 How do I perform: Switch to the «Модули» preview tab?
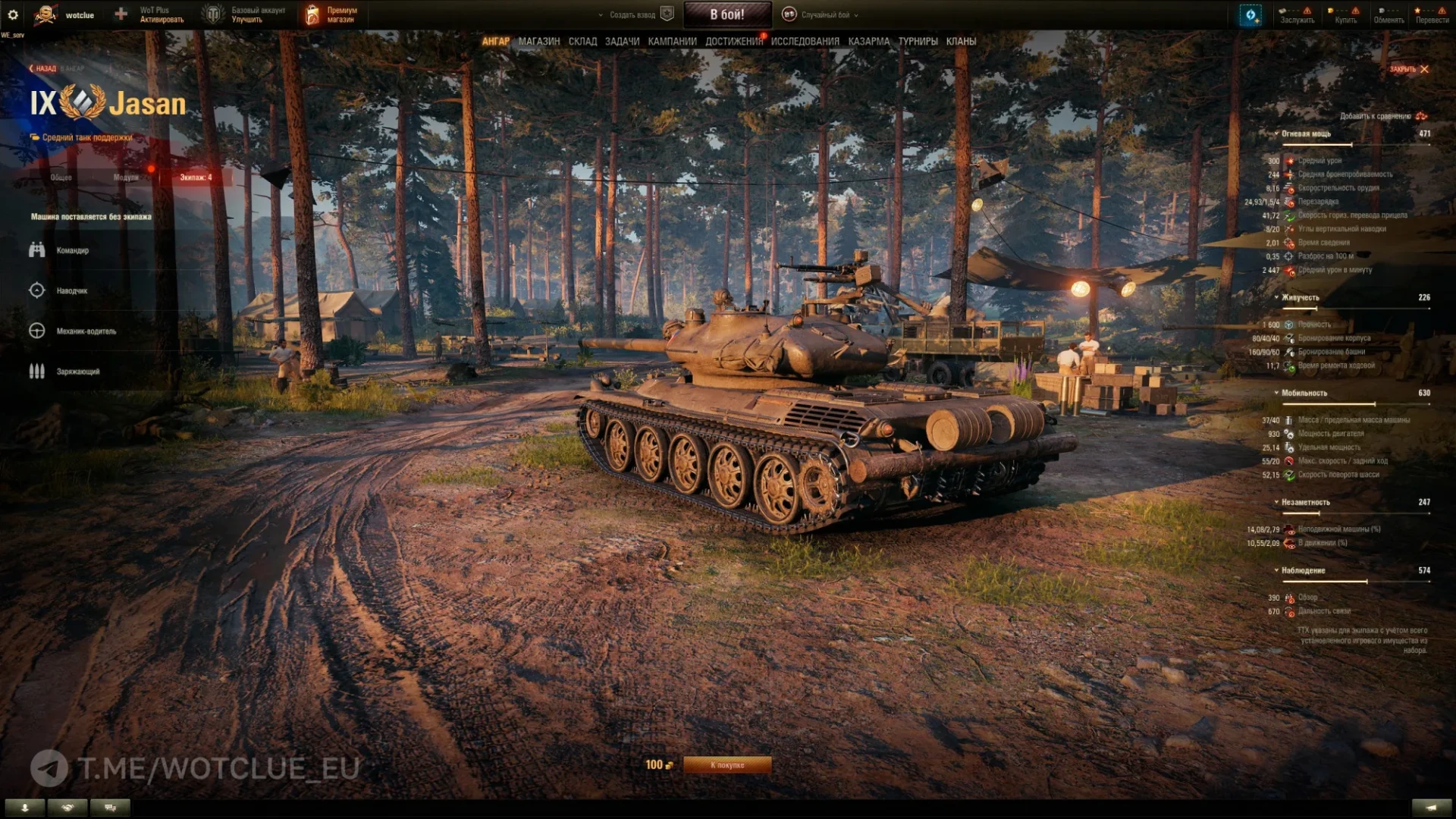point(126,177)
